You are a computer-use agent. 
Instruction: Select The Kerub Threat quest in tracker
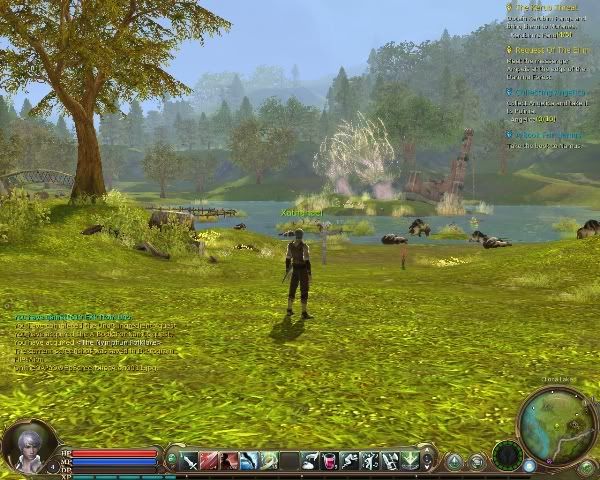pyautogui.click(x=547, y=7)
